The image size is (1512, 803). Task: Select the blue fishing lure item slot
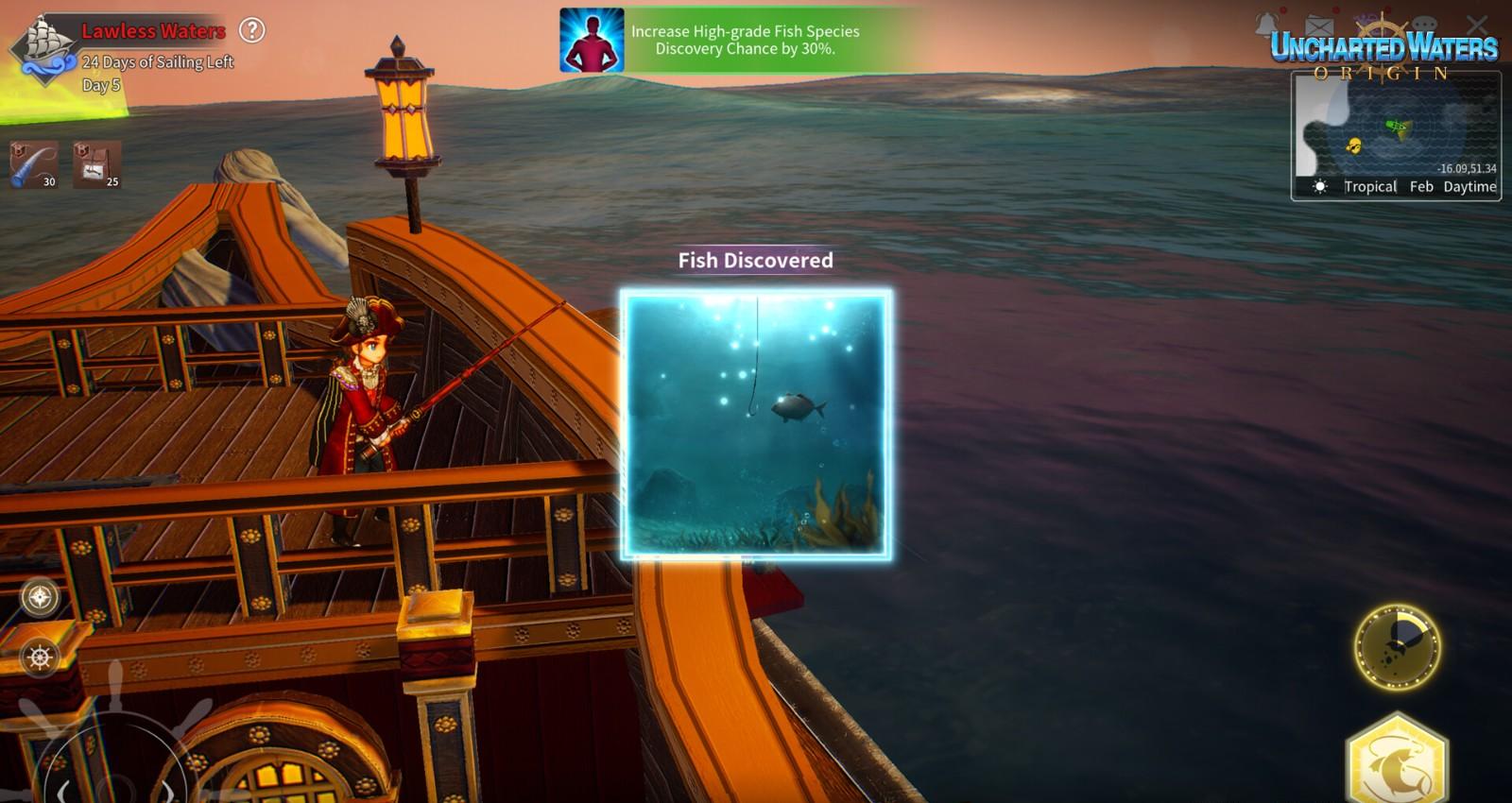pos(34,164)
